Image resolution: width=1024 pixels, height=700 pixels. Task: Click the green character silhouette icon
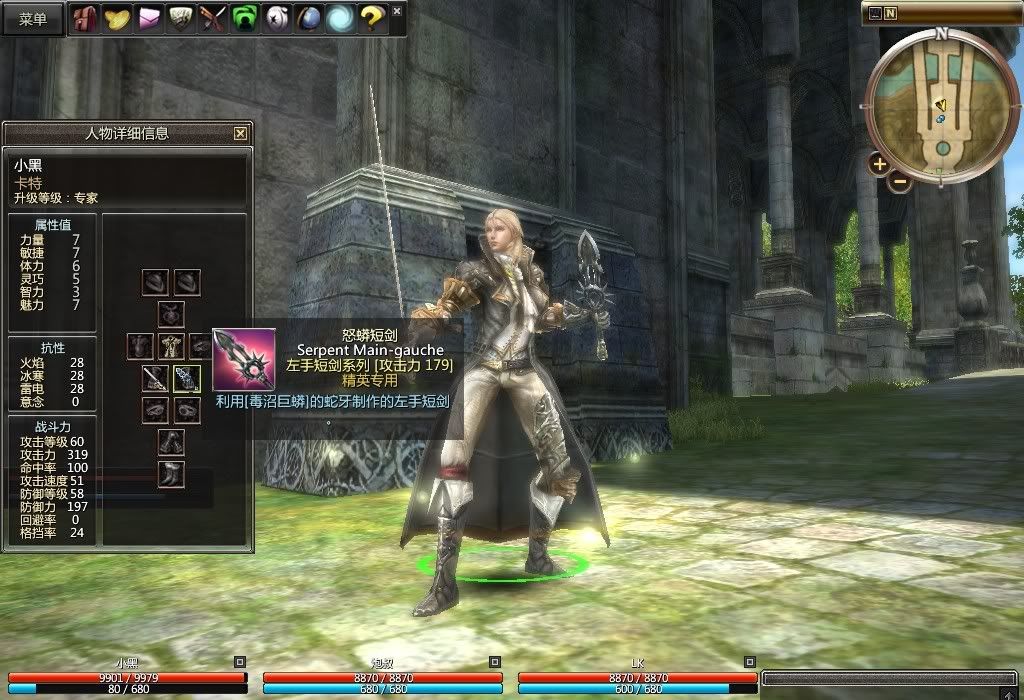point(244,18)
